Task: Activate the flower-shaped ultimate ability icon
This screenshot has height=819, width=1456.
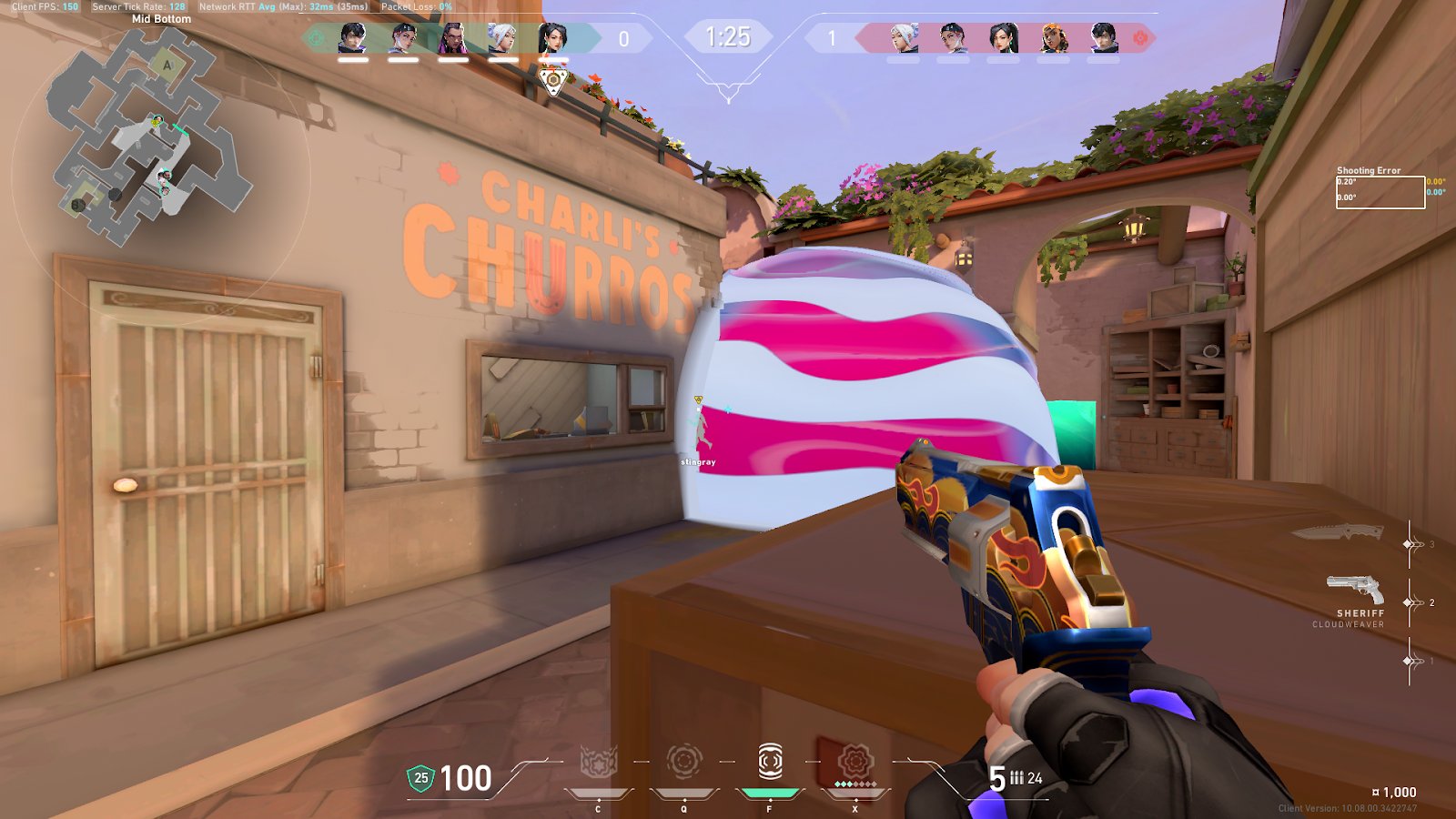Action: coord(854,763)
